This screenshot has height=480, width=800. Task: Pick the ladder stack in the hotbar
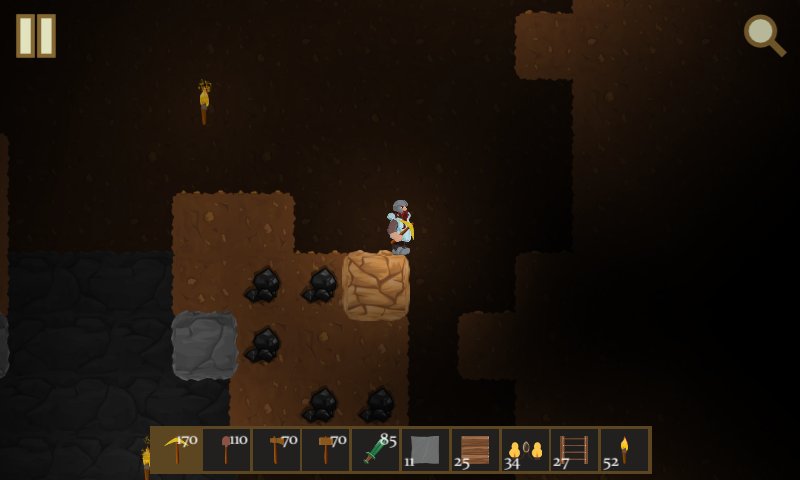[575, 450]
